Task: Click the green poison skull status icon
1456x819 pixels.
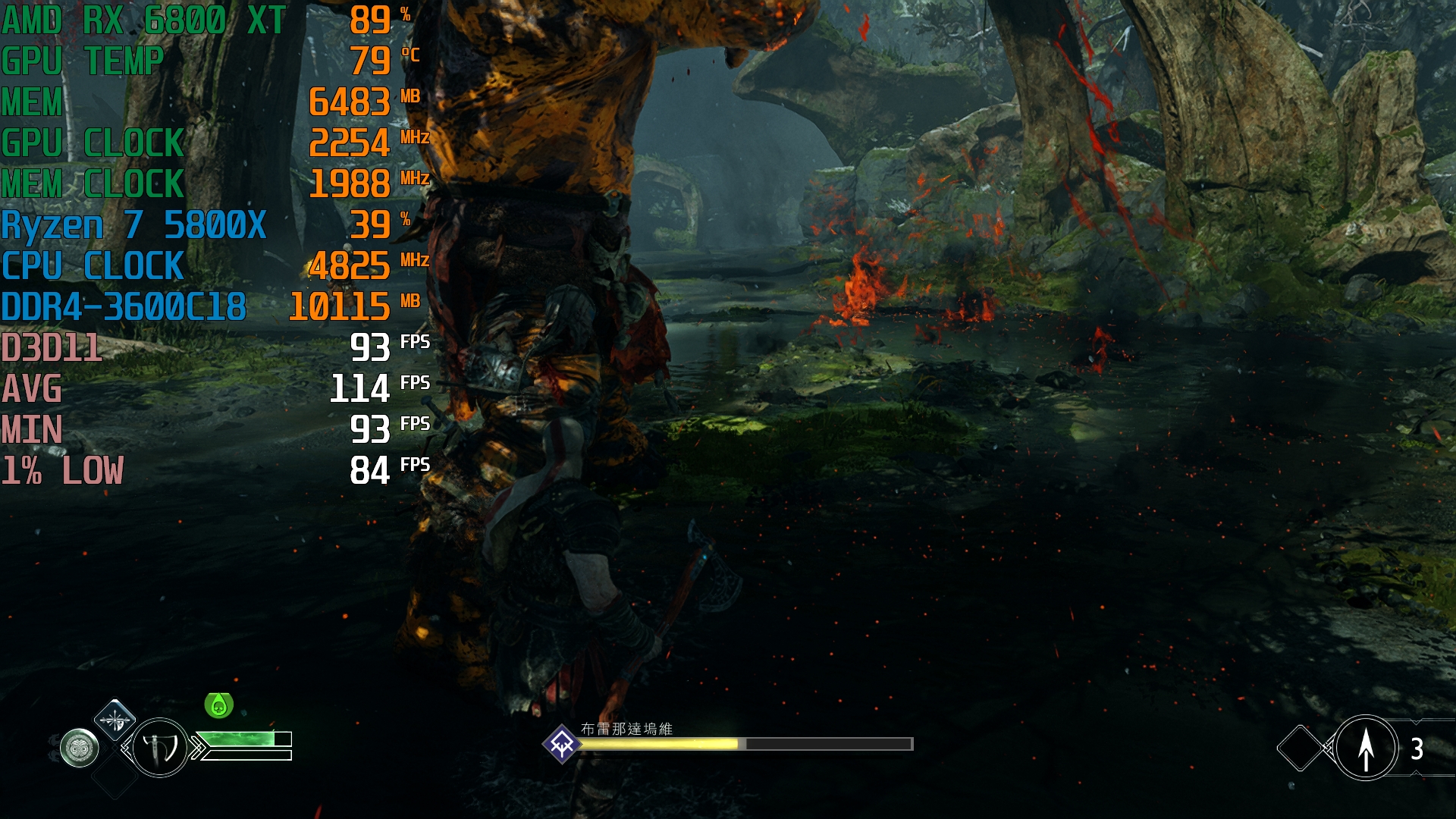Action: (218, 705)
